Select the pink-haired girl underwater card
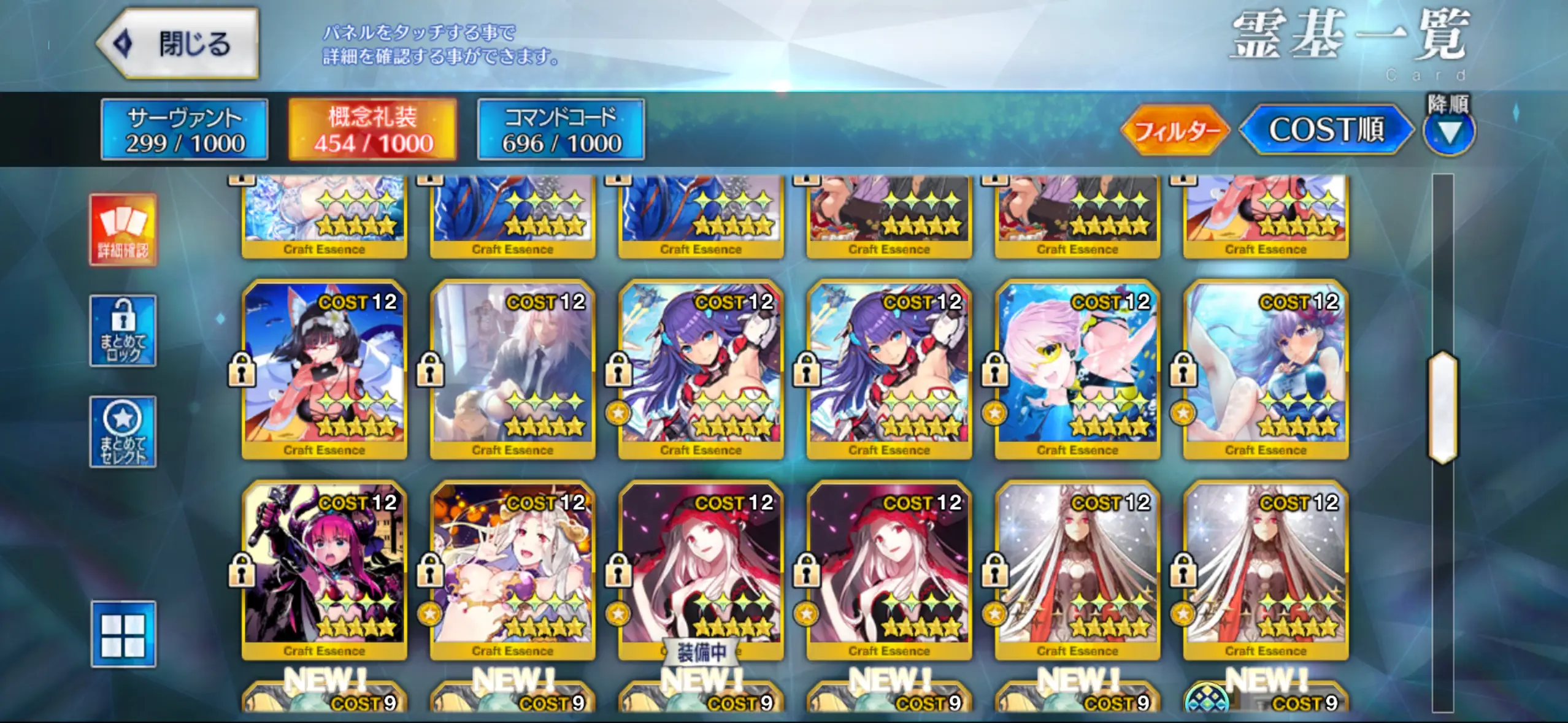 click(1077, 369)
